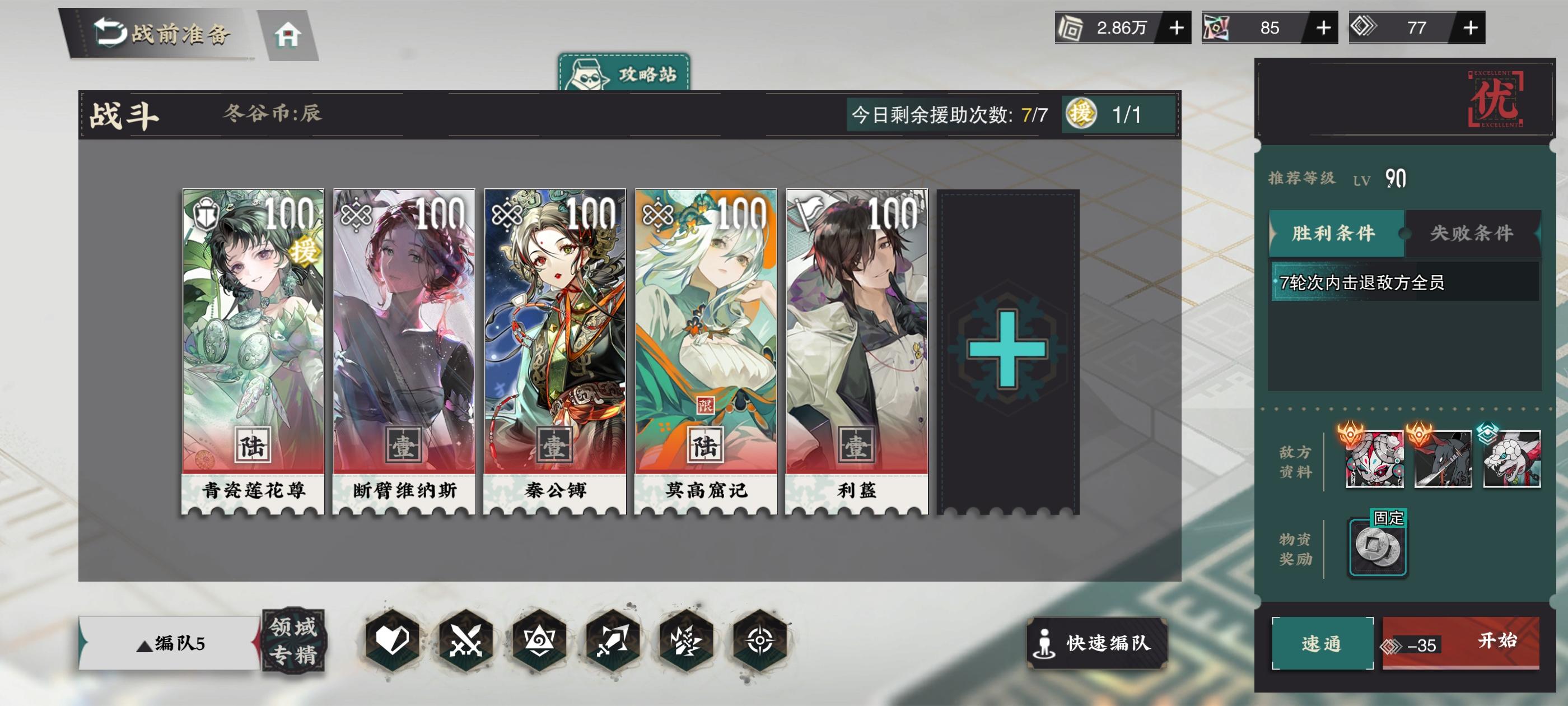The height and width of the screenshot is (706, 1568).
Task: Click plus to add currency next to 2.86万
Action: tap(1177, 27)
